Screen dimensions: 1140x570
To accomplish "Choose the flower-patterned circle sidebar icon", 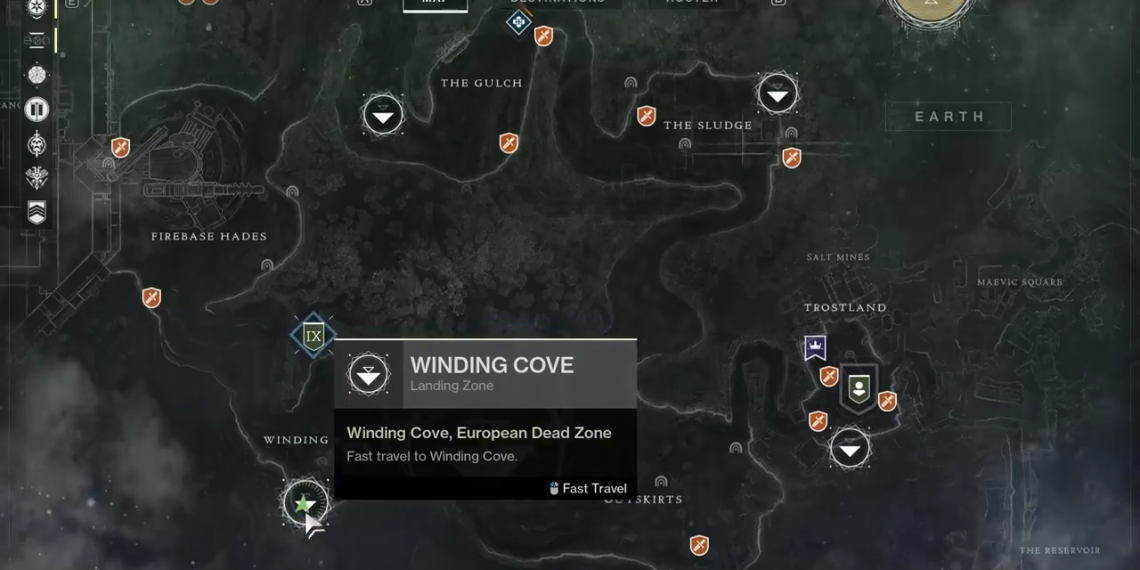I will point(37,75).
